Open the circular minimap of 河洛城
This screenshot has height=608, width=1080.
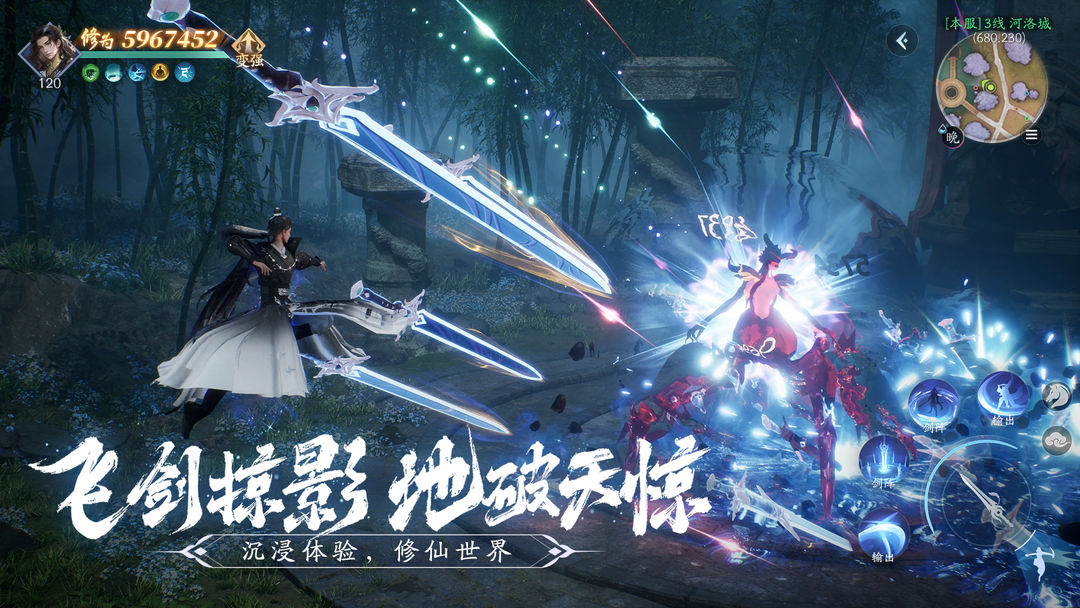[x=990, y=88]
